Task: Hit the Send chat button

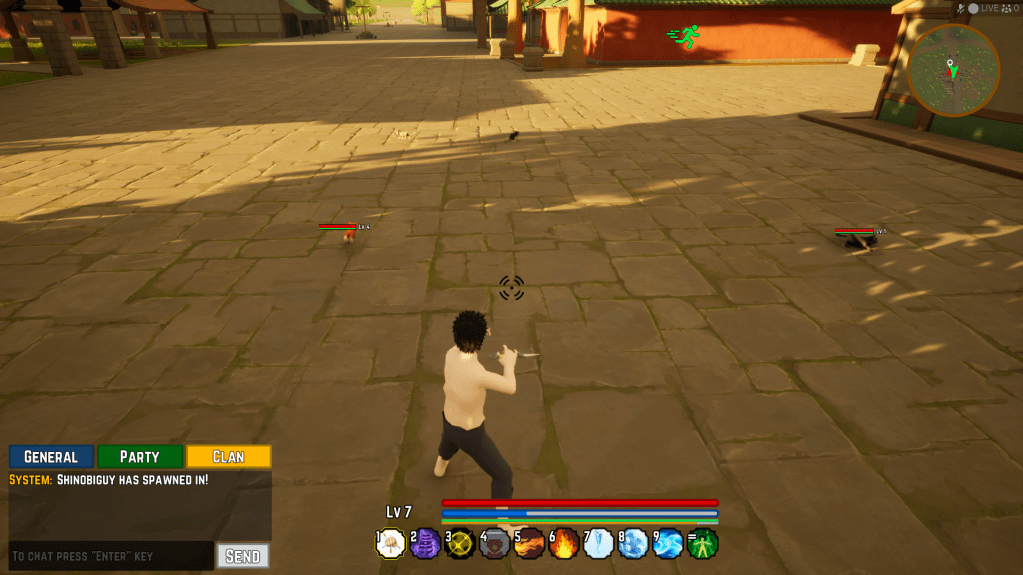Action: pos(243,556)
